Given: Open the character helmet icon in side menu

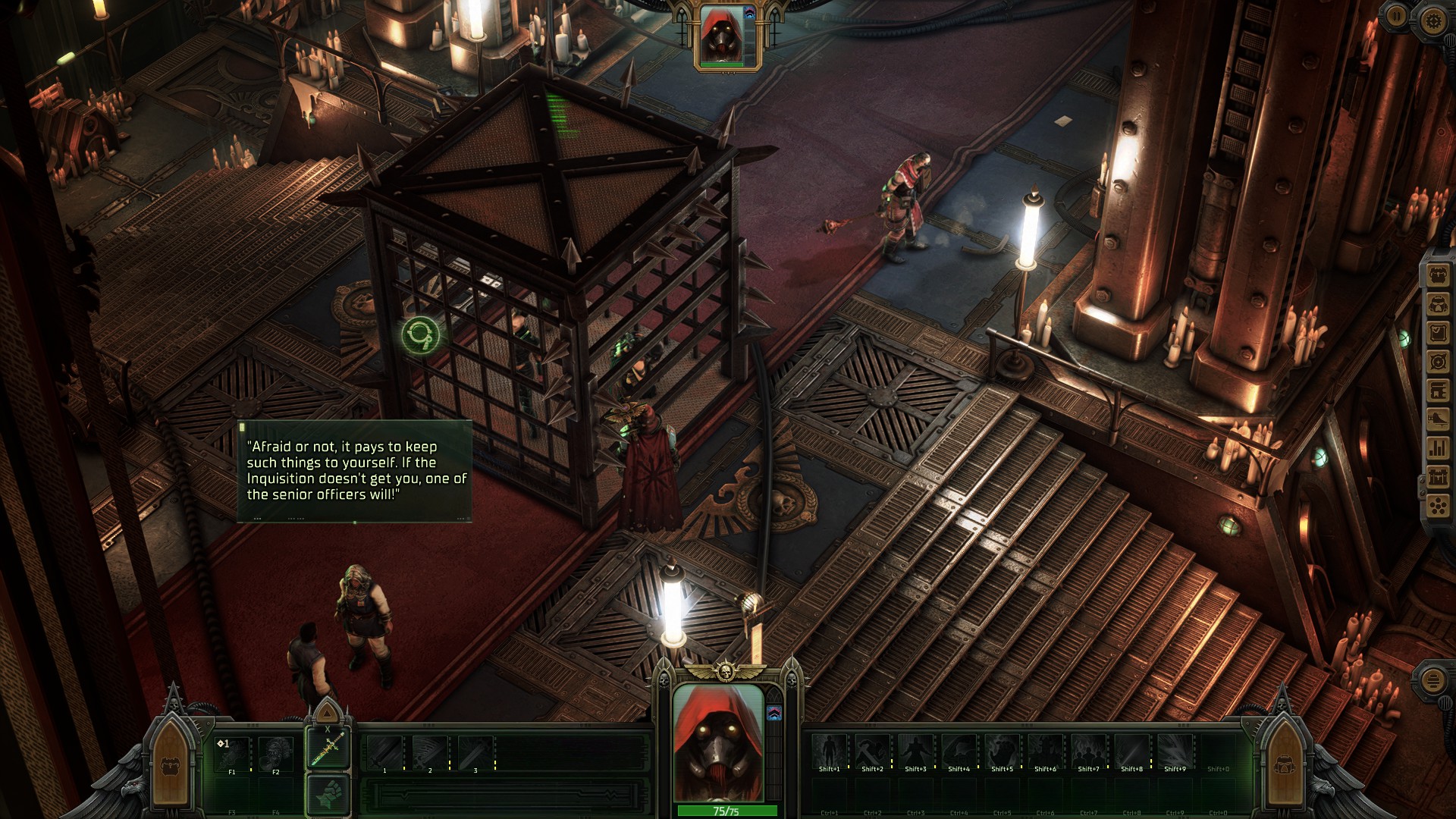Looking at the screenshot, I should tap(1438, 306).
